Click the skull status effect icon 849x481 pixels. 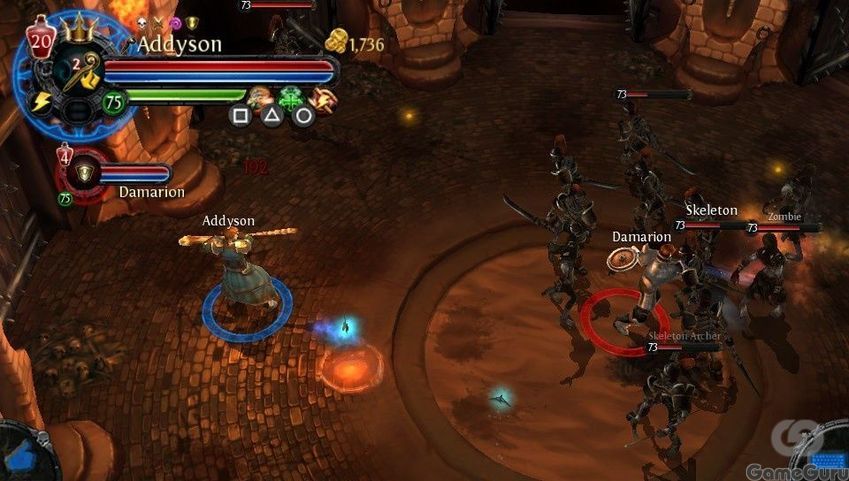141,22
